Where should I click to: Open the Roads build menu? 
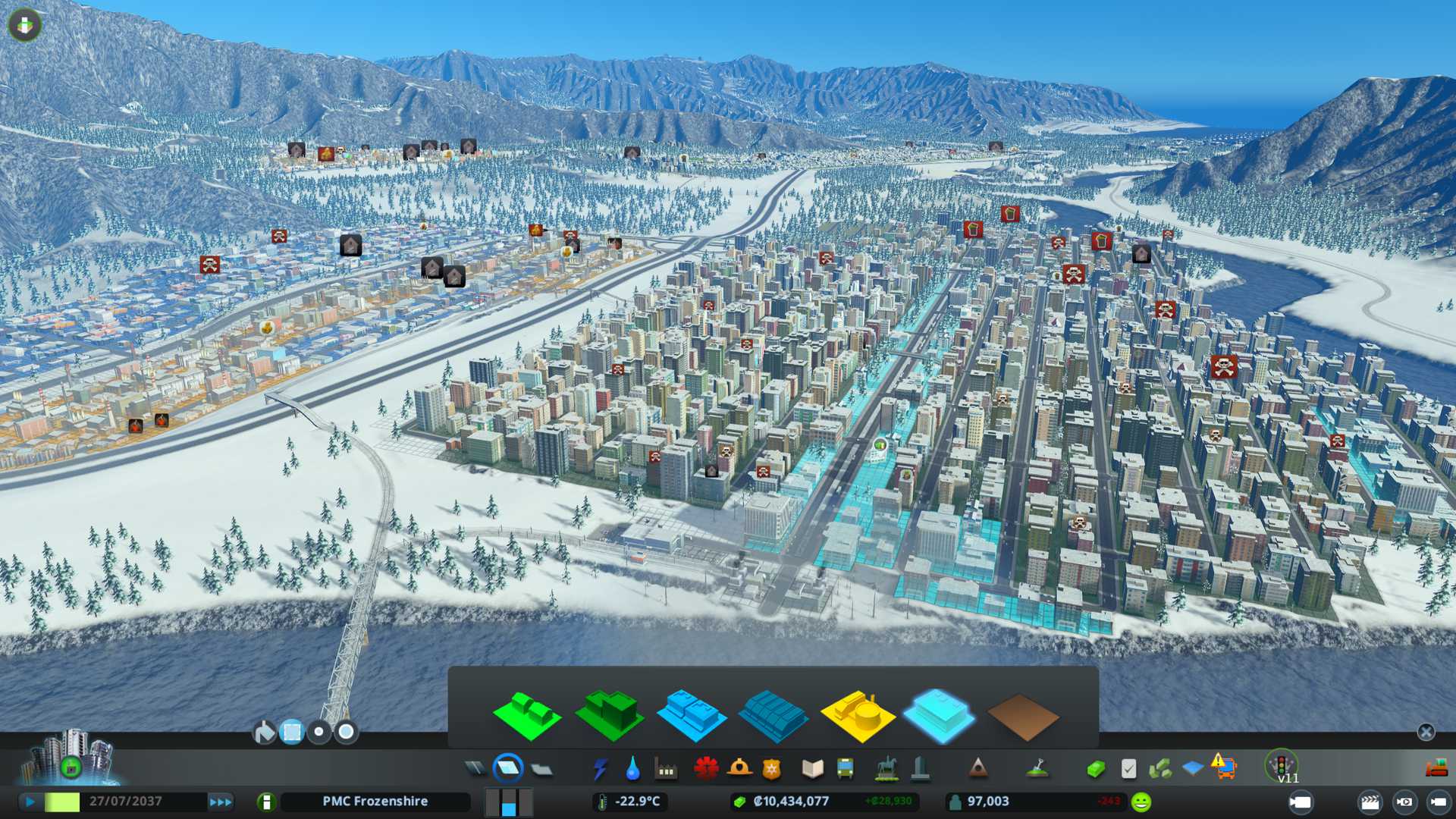[475, 769]
